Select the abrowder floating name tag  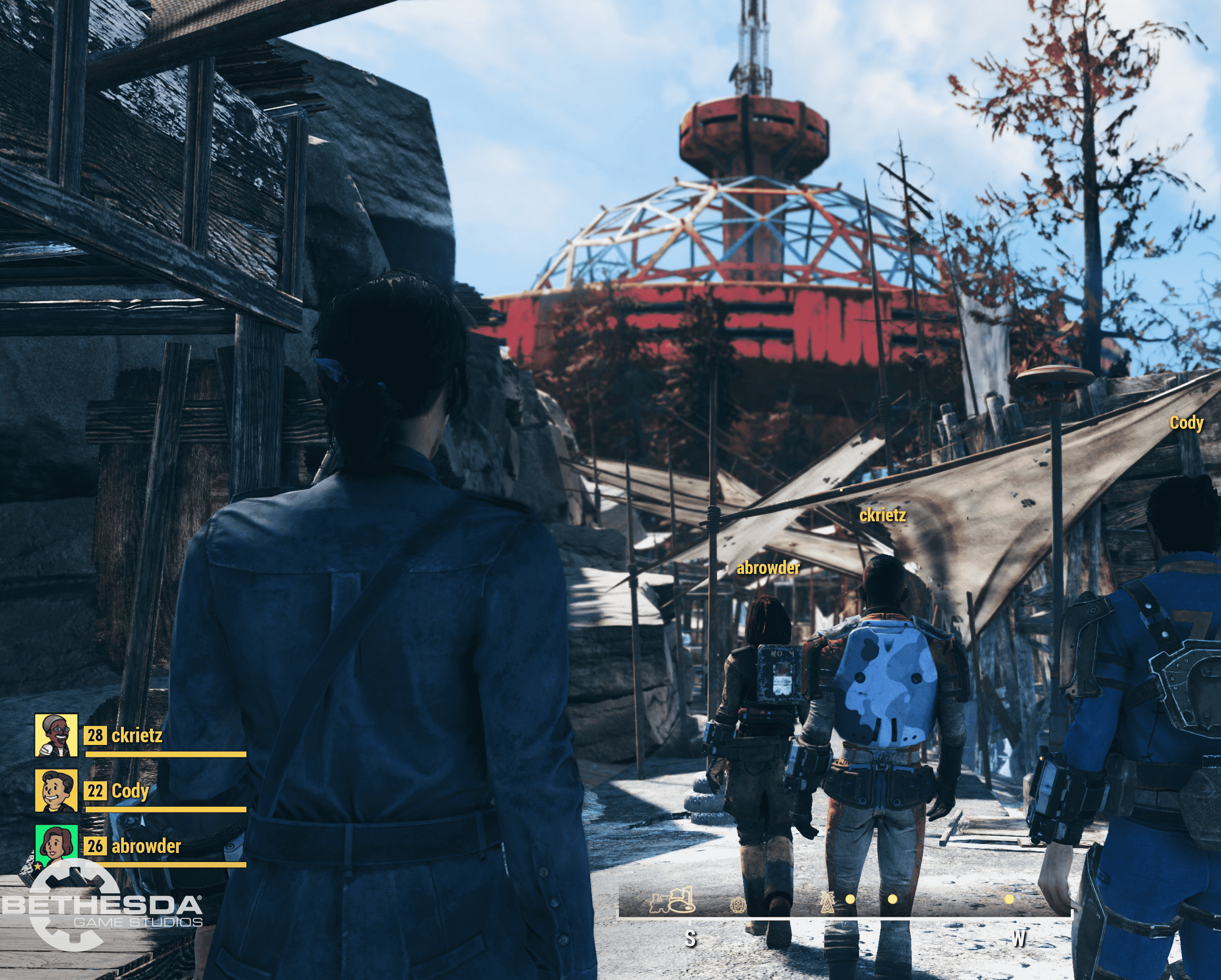click(x=768, y=568)
